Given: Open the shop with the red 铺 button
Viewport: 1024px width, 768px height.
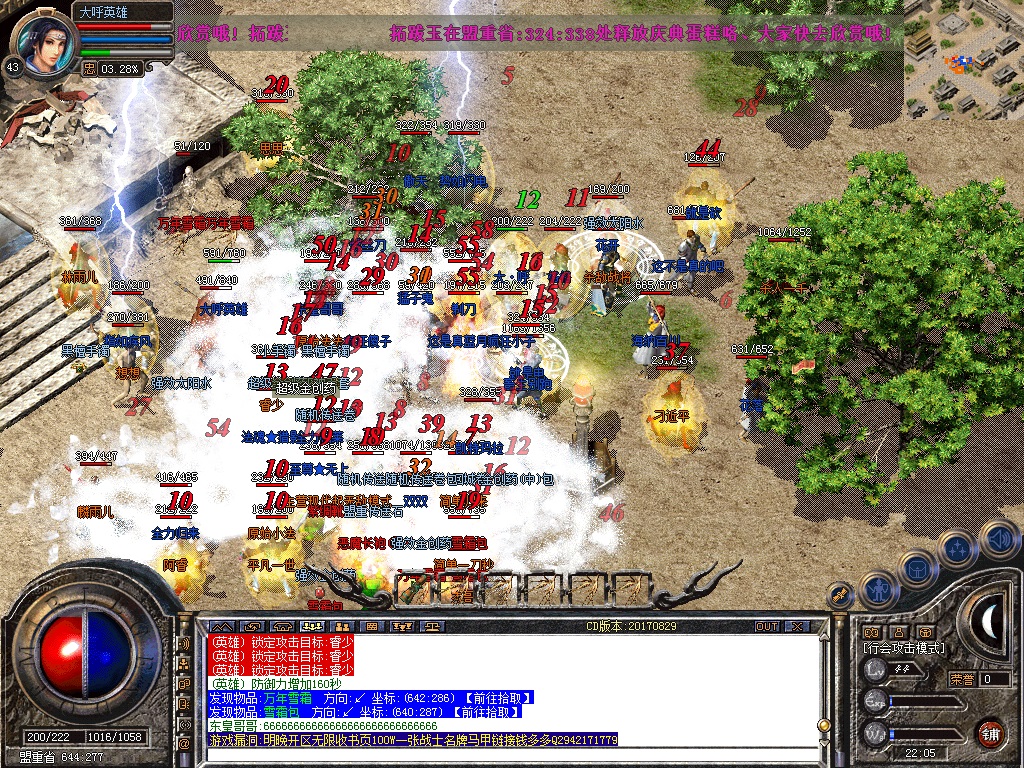Looking at the screenshot, I should (x=990, y=731).
